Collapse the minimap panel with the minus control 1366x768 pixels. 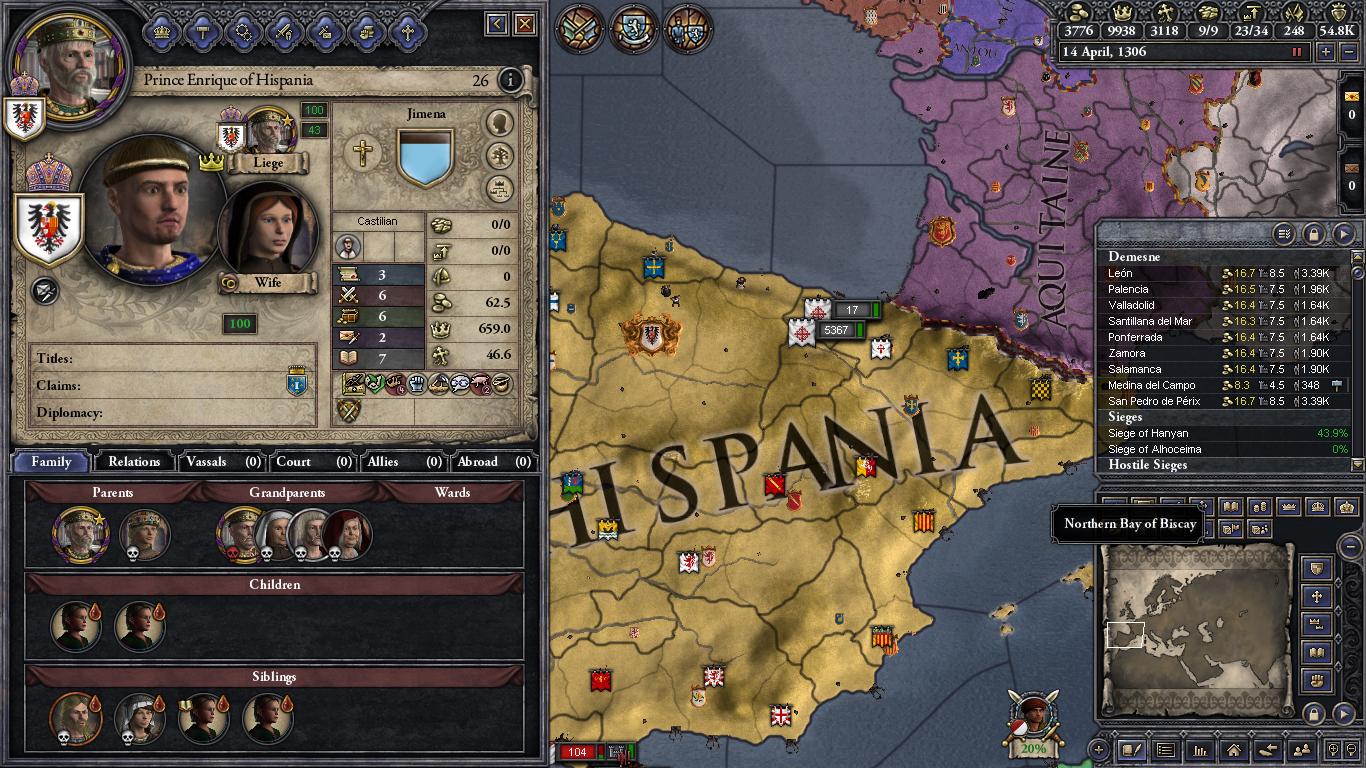click(1350, 547)
